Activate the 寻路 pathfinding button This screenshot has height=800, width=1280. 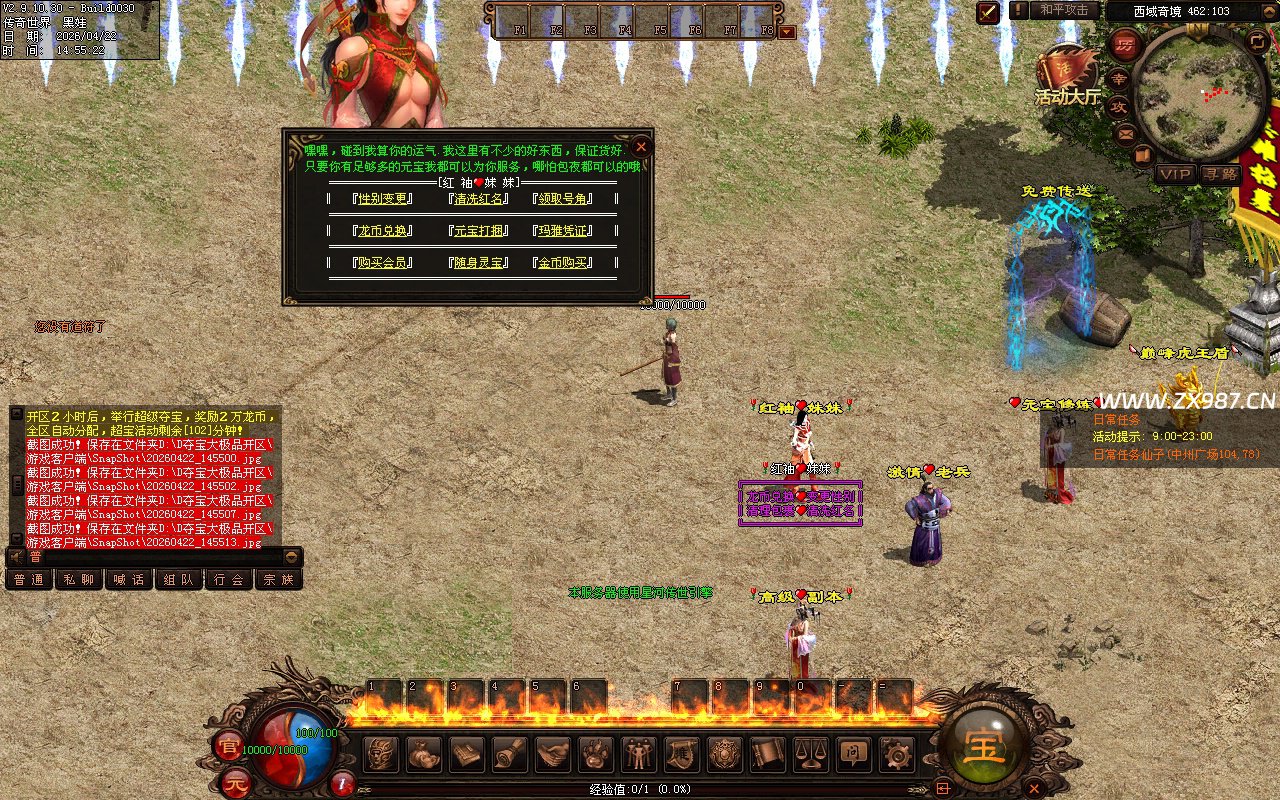1220,174
